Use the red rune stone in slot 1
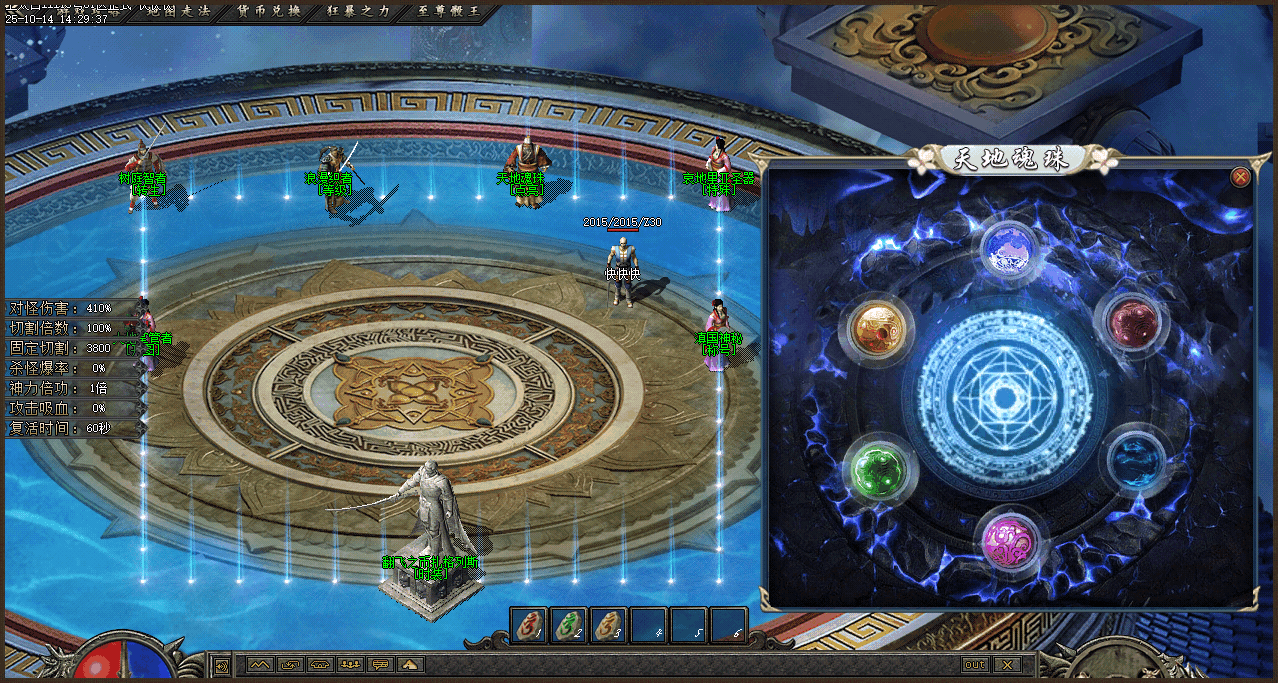Screen dimensions: 1278x683 point(529,625)
